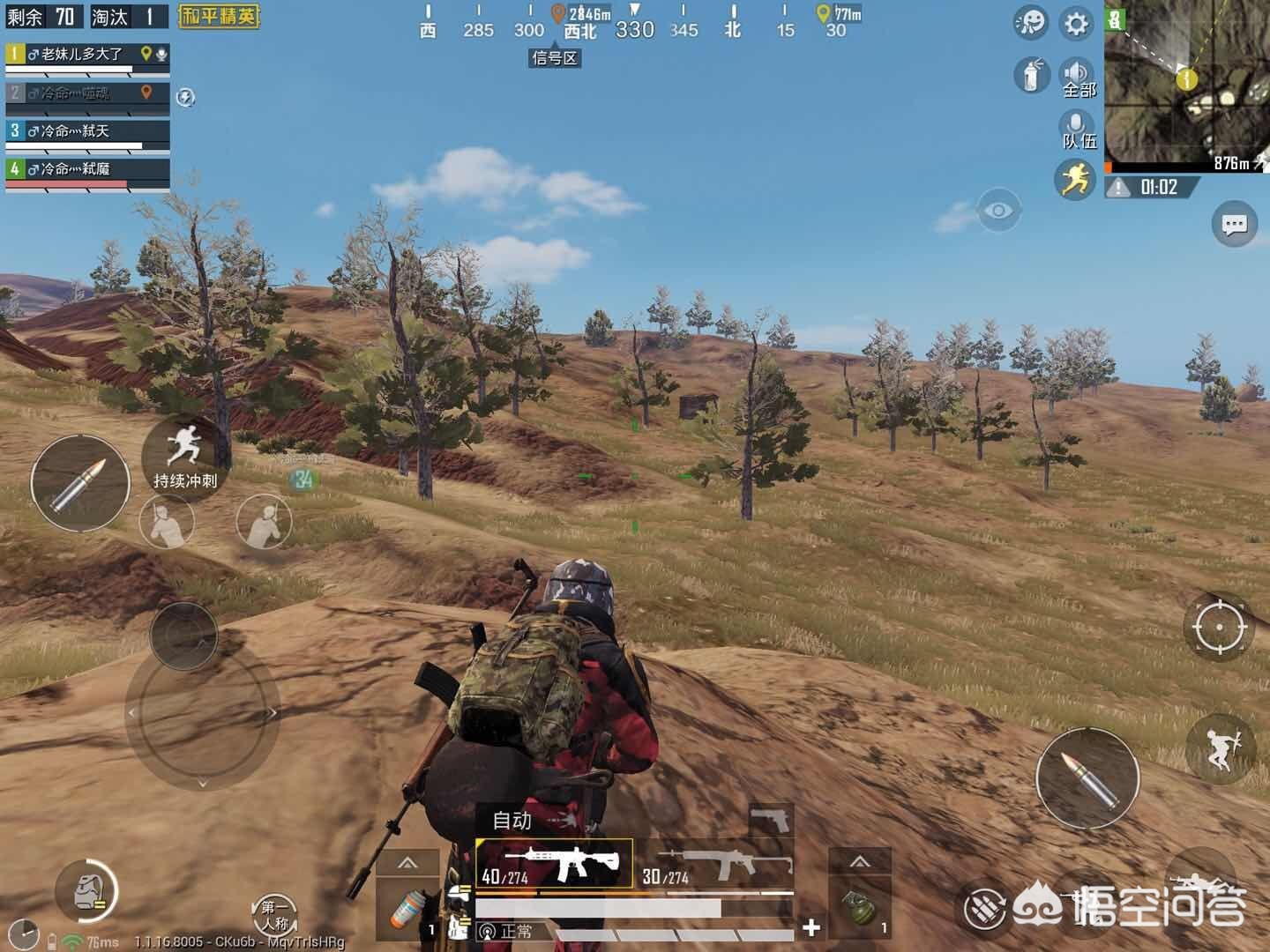Use the energy drink healing item
Image resolution: width=1270 pixels, height=952 pixels.
click(408, 910)
